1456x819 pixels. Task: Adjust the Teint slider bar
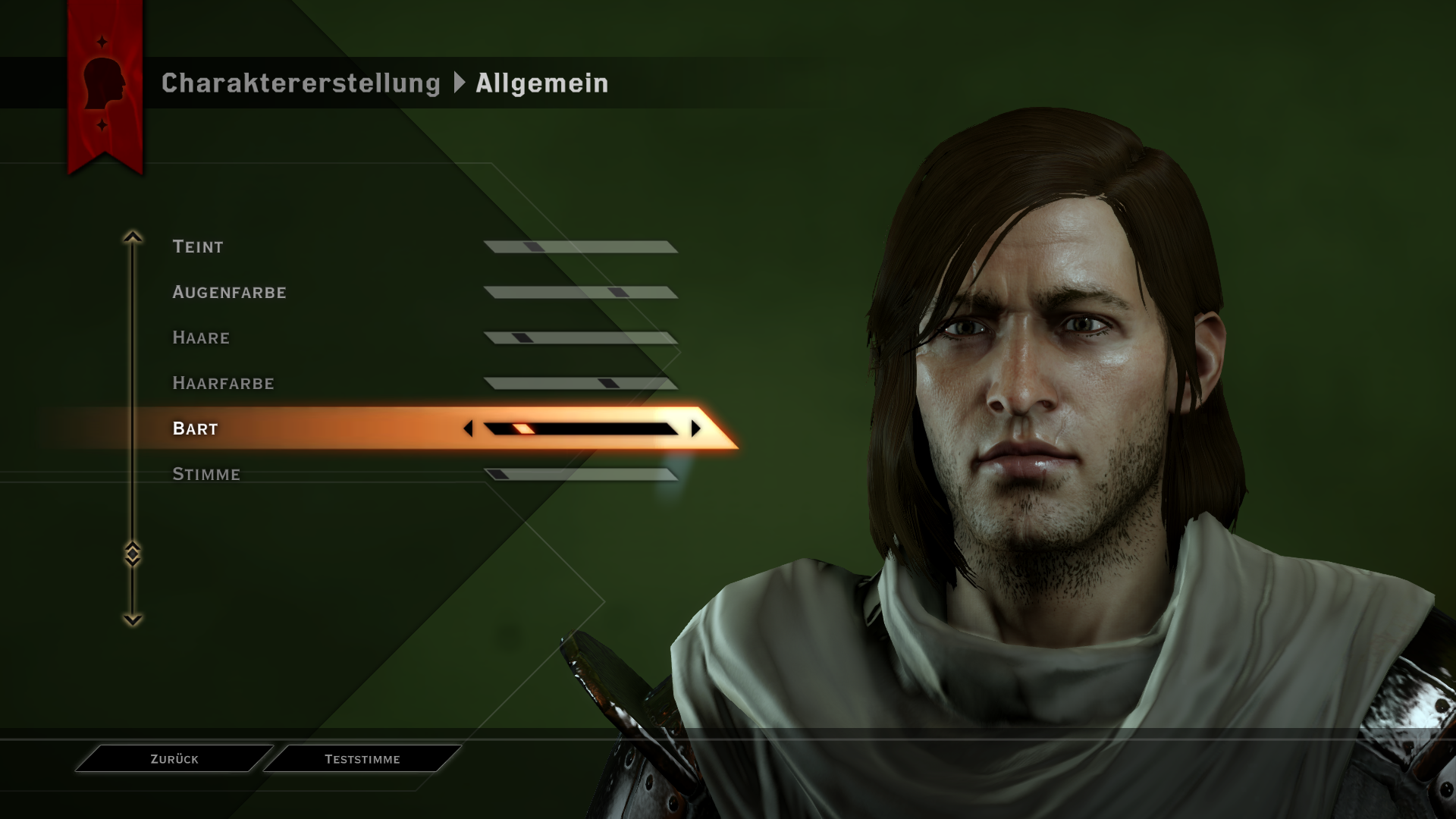click(581, 247)
